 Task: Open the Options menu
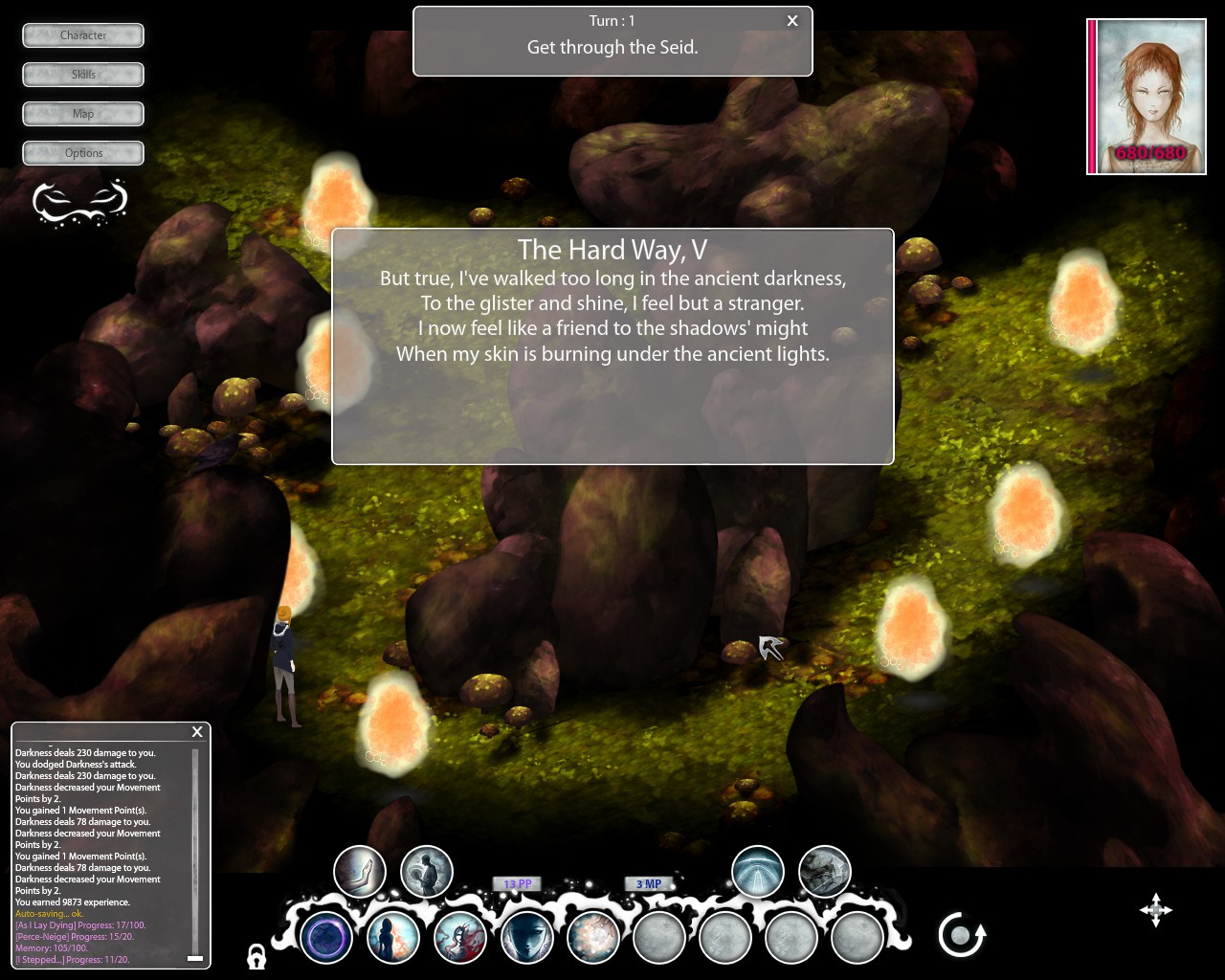click(x=83, y=153)
